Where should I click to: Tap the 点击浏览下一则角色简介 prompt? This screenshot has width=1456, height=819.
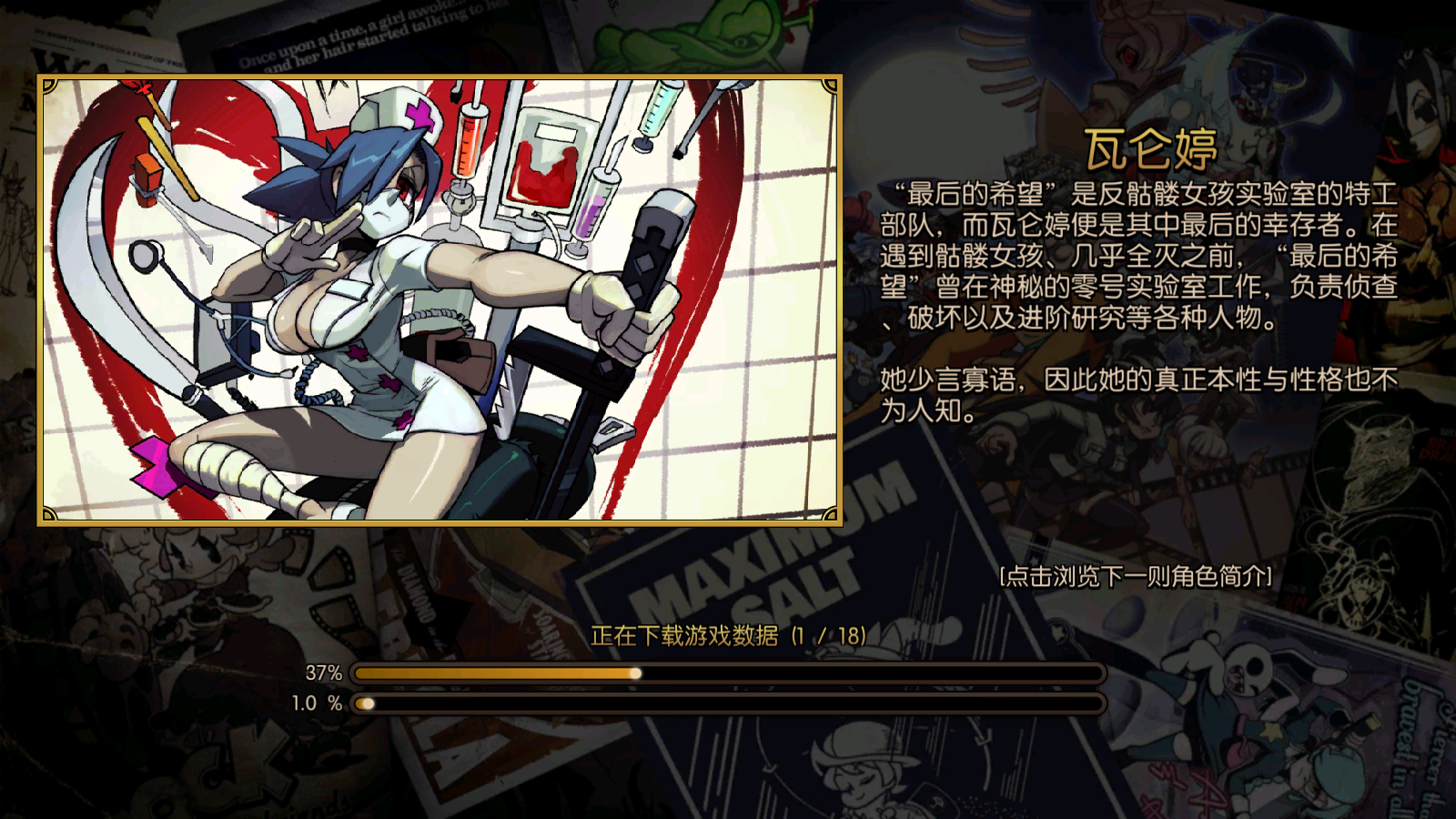click(1135, 575)
